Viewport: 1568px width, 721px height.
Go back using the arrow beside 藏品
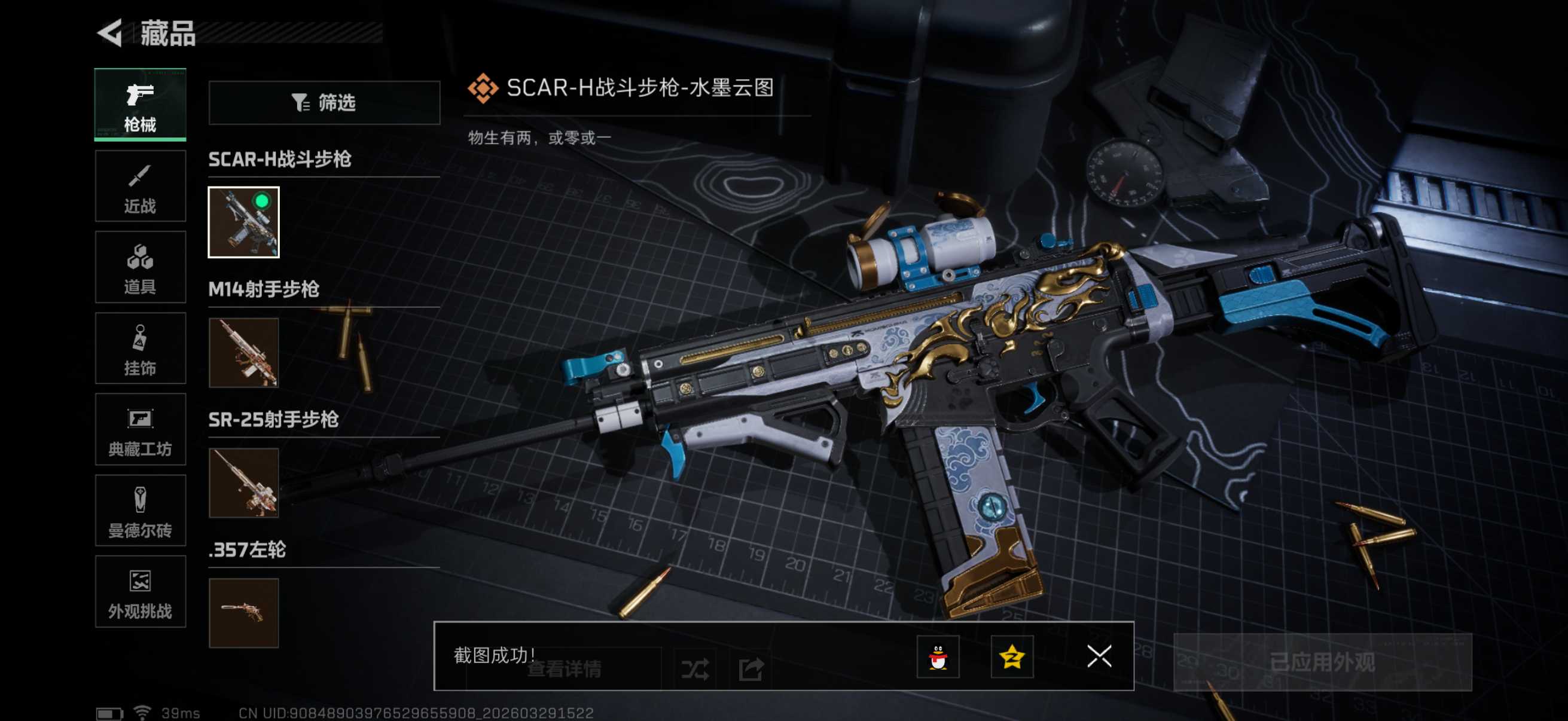coord(110,33)
